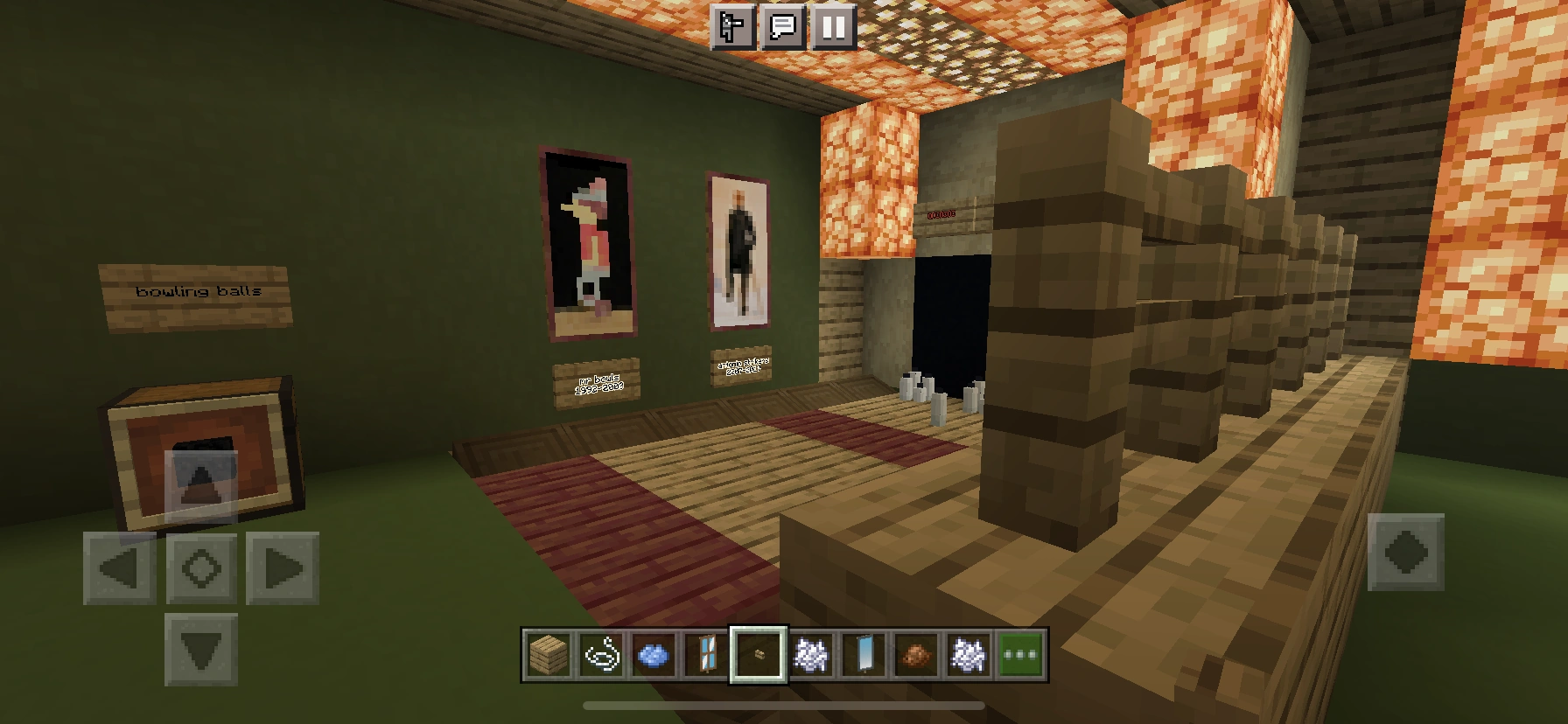Open the chat window
The image size is (1568, 724).
(x=782, y=27)
